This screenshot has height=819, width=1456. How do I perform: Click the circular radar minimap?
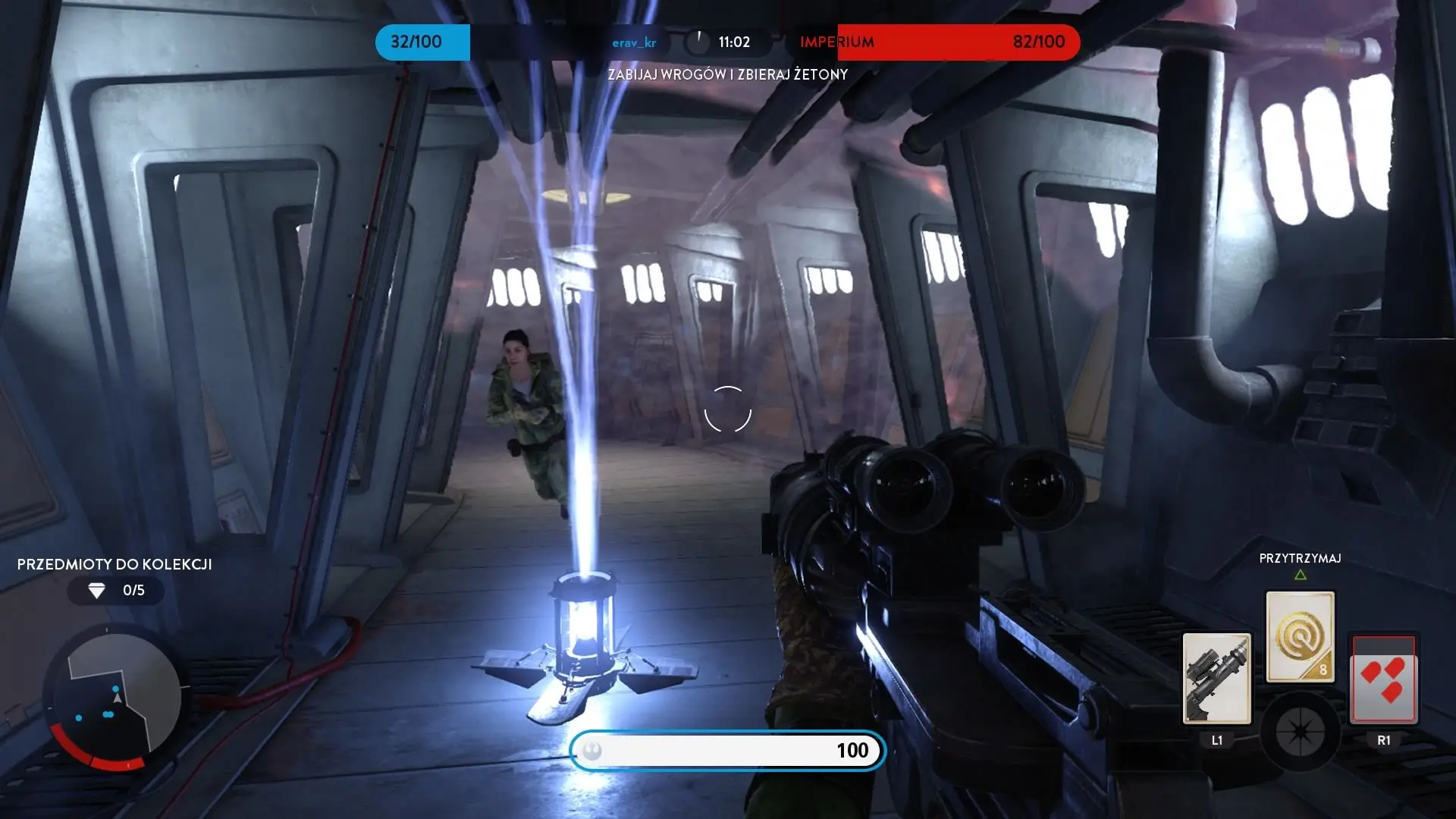click(115, 699)
